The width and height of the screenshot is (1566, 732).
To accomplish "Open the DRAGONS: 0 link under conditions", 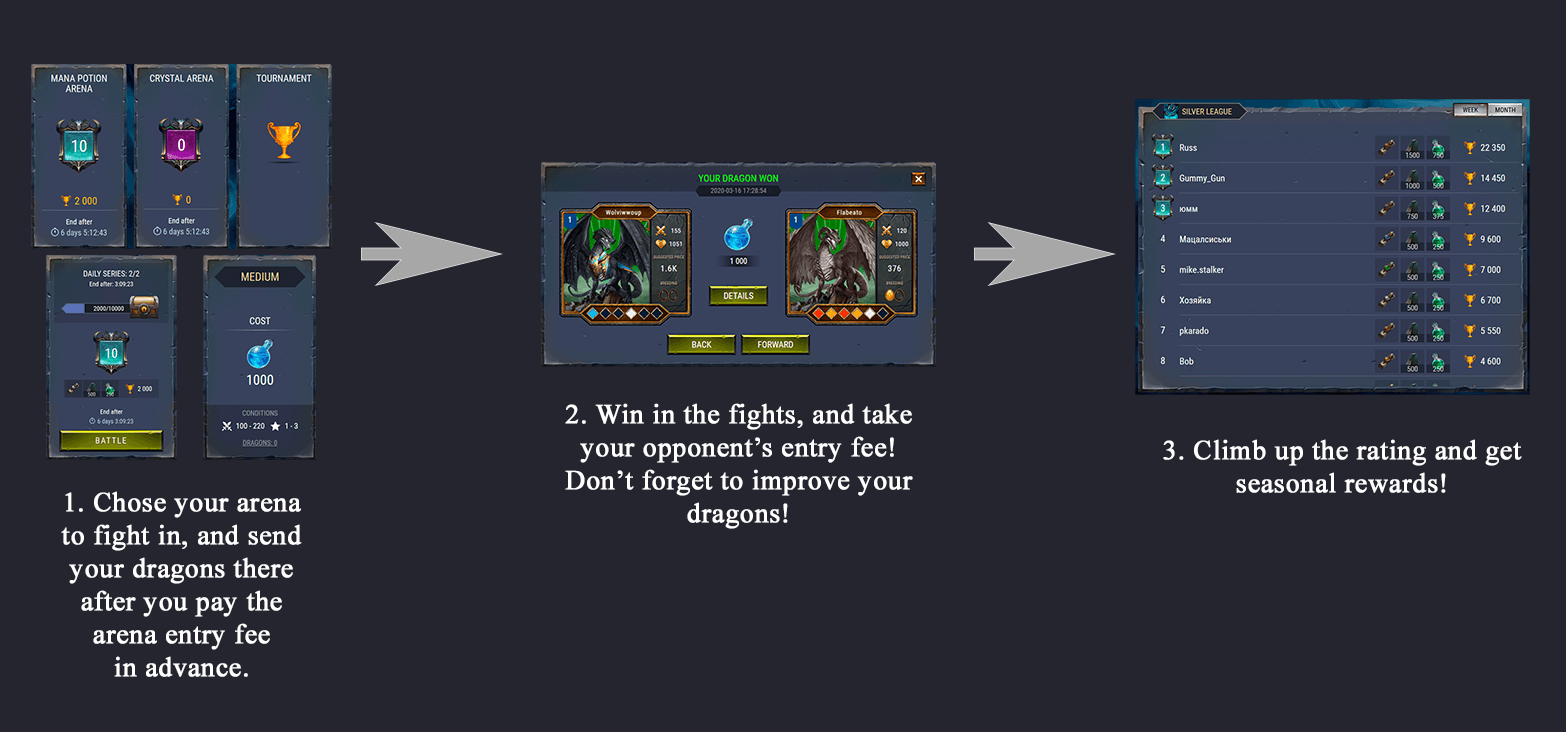I will (x=259, y=443).
